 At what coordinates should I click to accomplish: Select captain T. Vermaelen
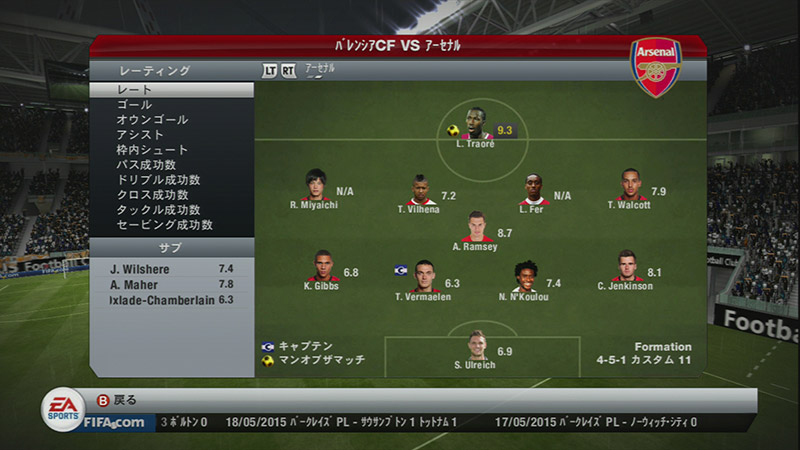[423, 272]
